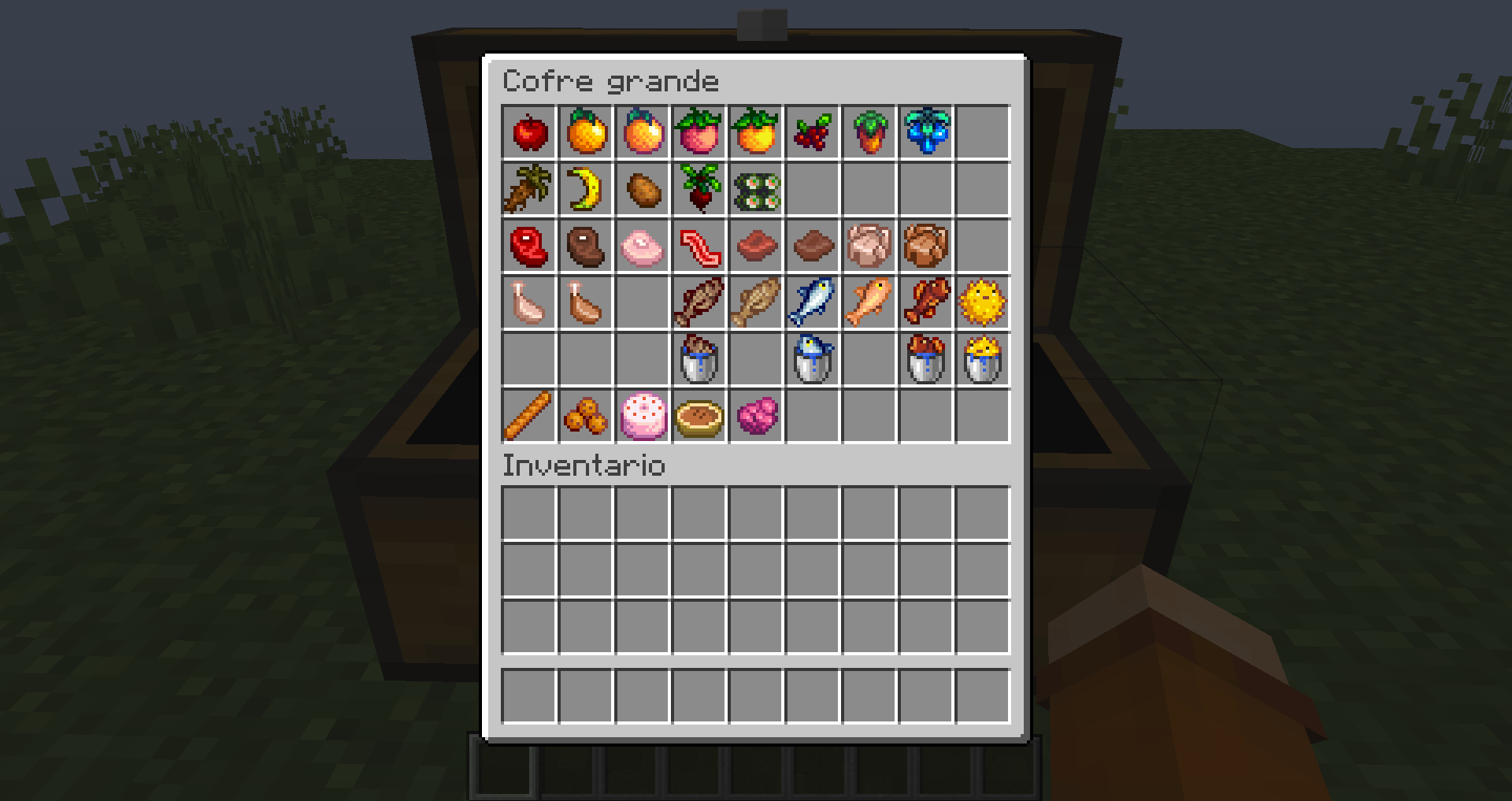Select the raw chicken leg
Viewport: 1512px width, 801px height.
click(529, 302)
